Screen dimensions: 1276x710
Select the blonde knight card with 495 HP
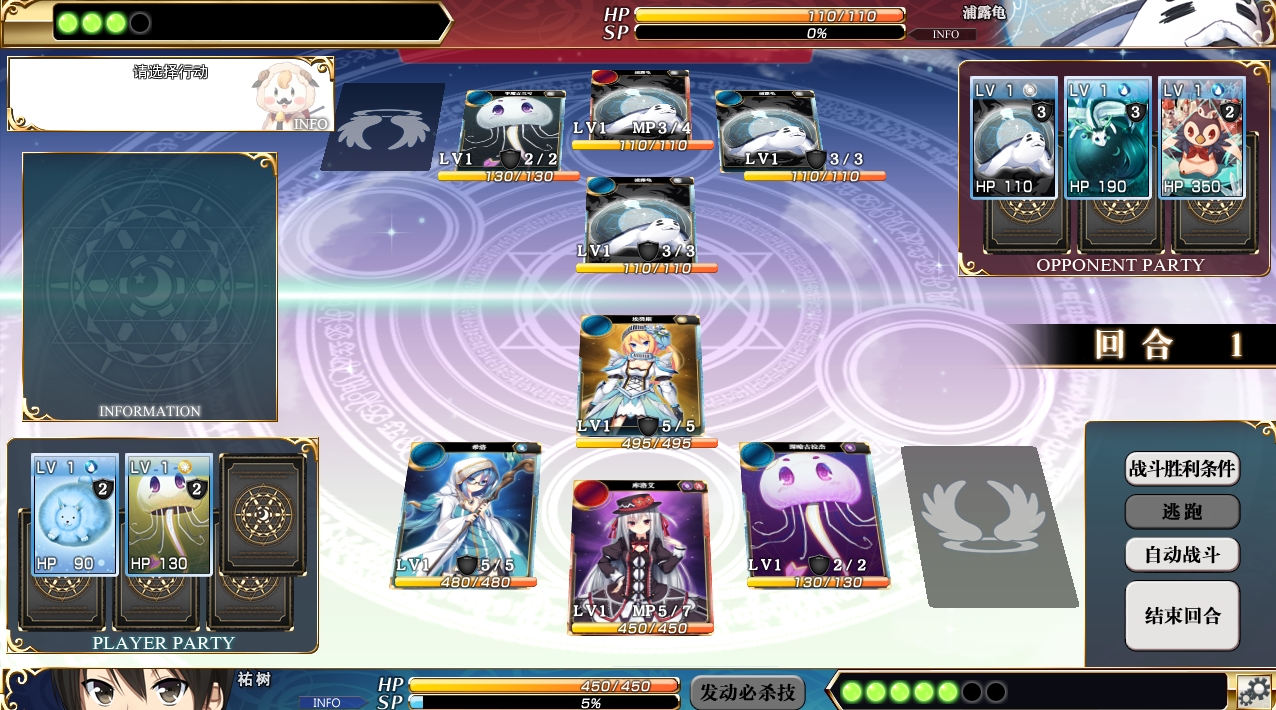click(x=640, y=380)
